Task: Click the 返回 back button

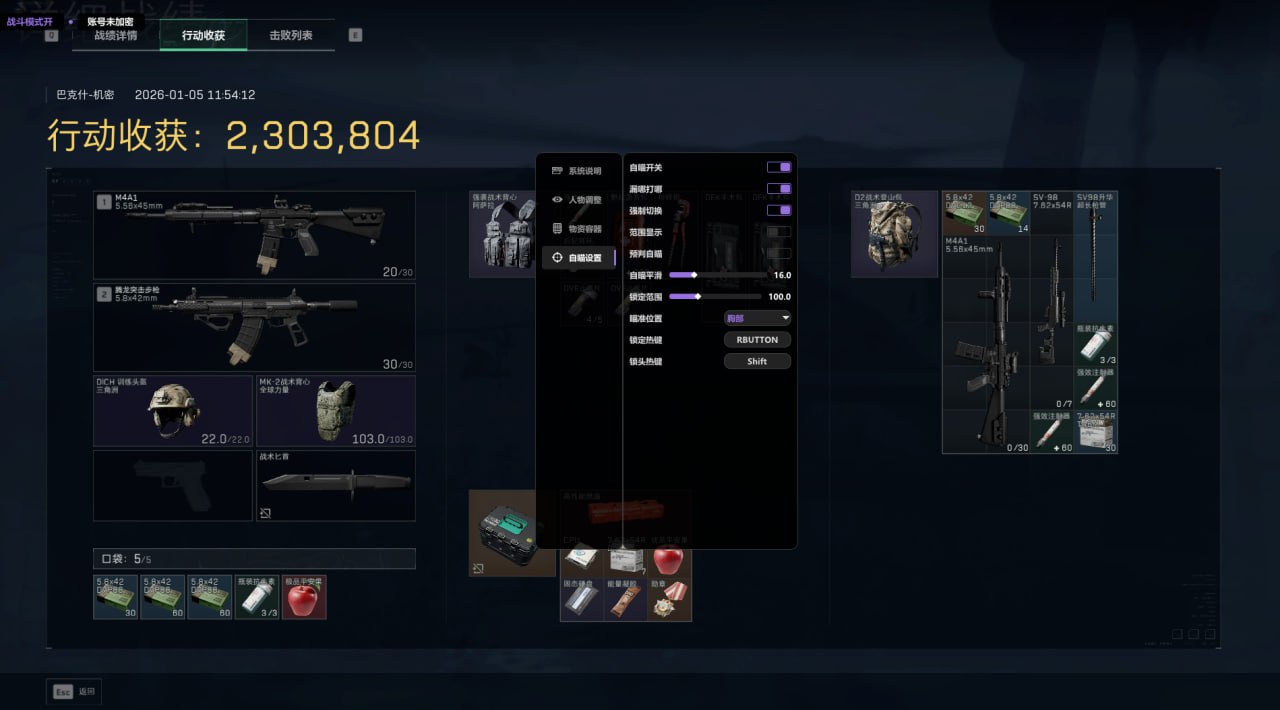Action: 74,691
